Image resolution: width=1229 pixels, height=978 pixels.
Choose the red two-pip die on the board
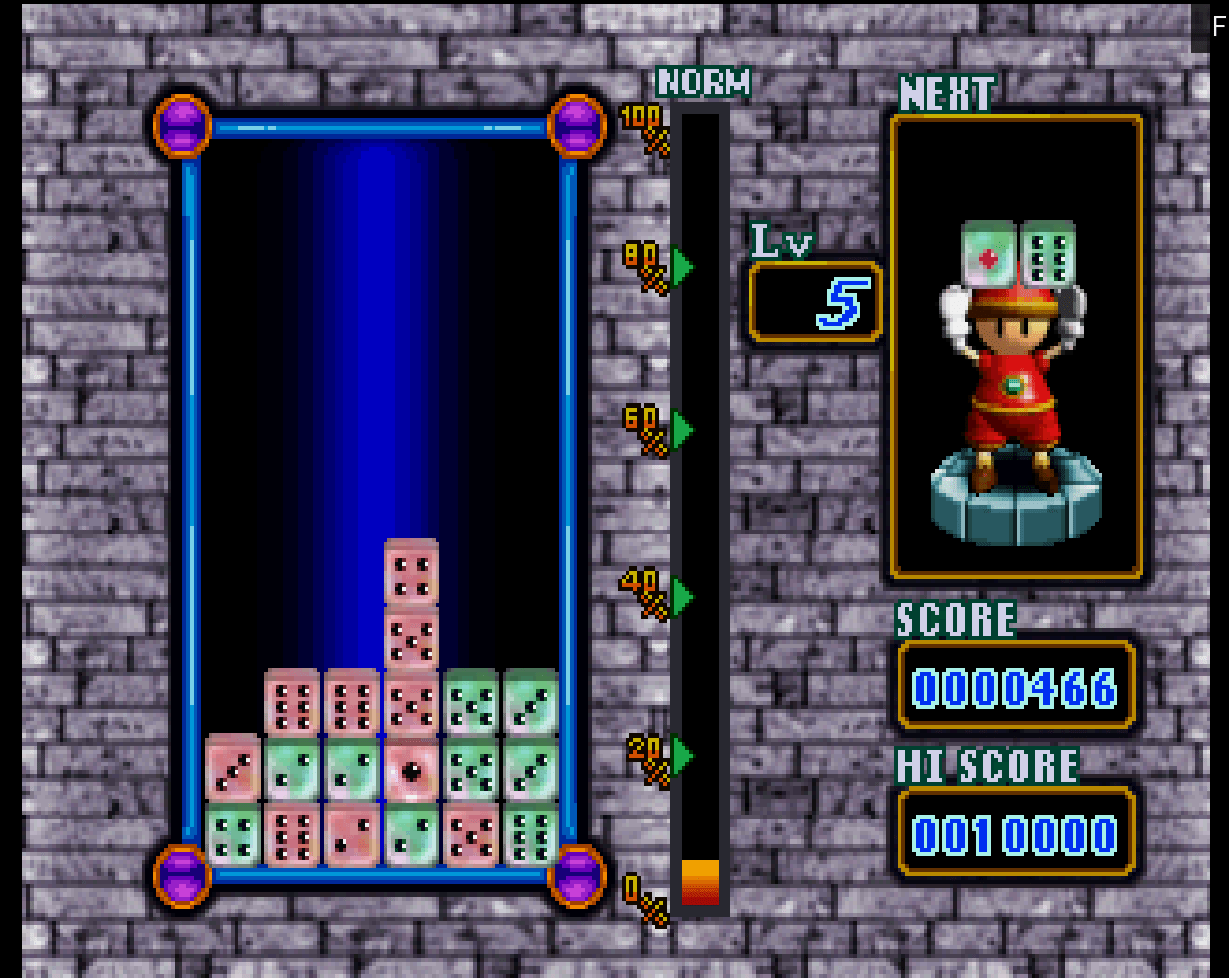[x=351, y=833]
